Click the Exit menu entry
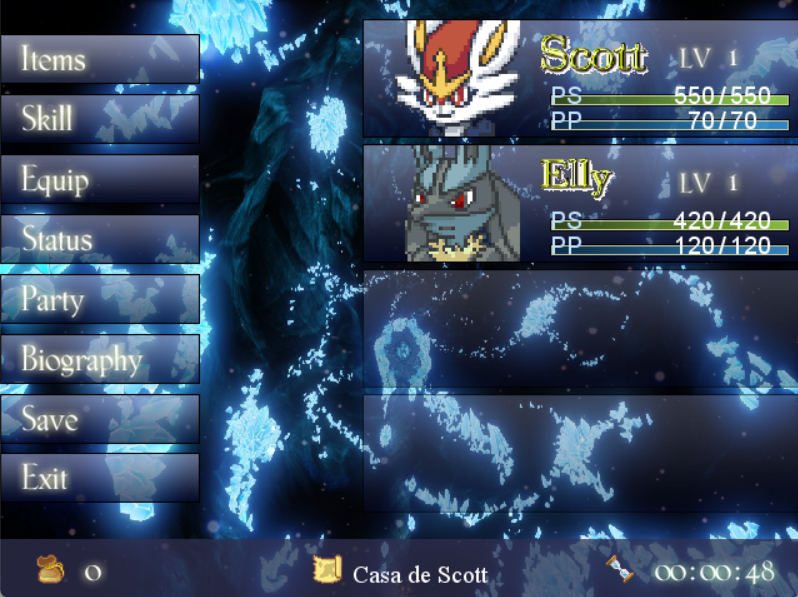 pyautogui.click(x=99, y=478)
